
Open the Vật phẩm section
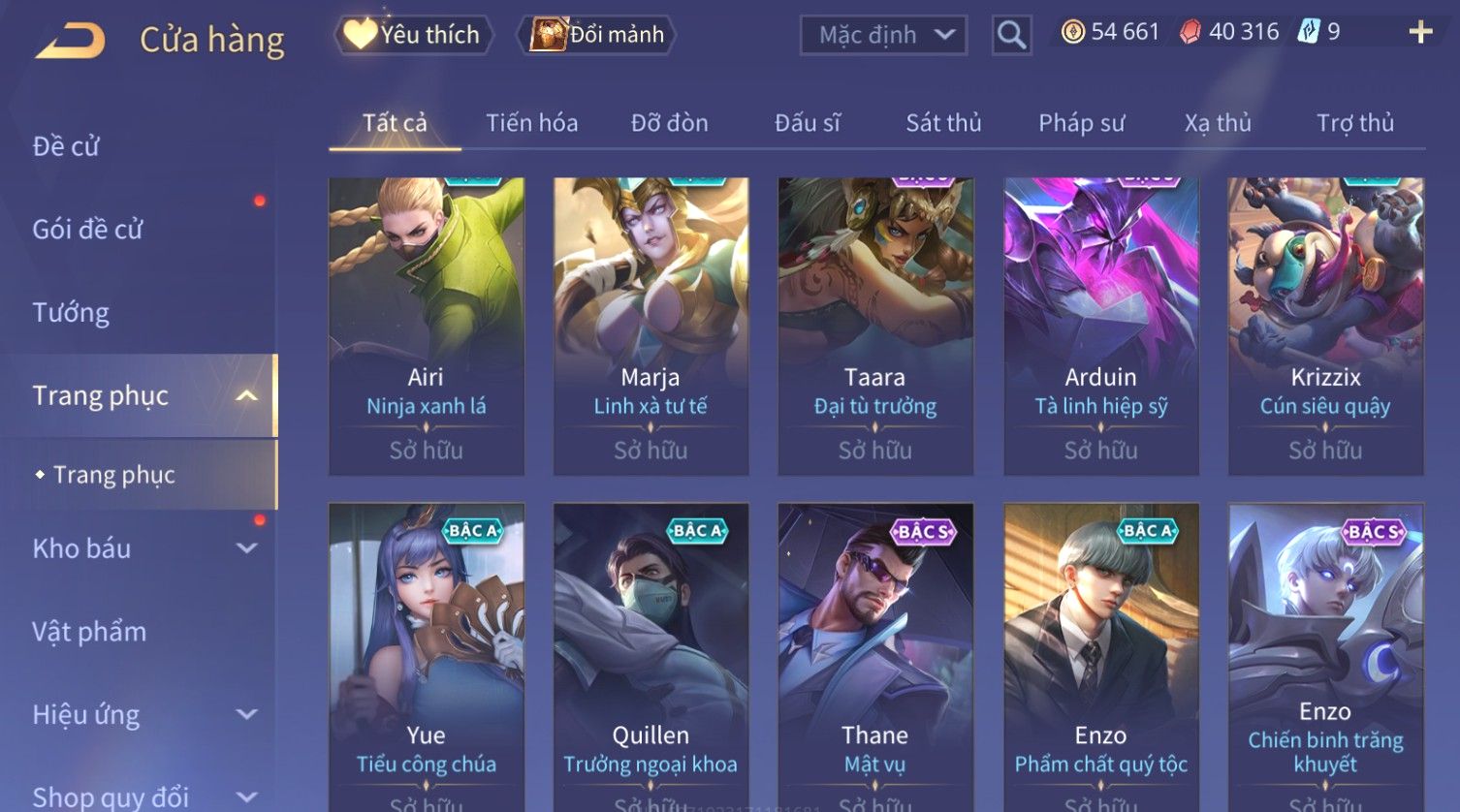coord(89,632)
